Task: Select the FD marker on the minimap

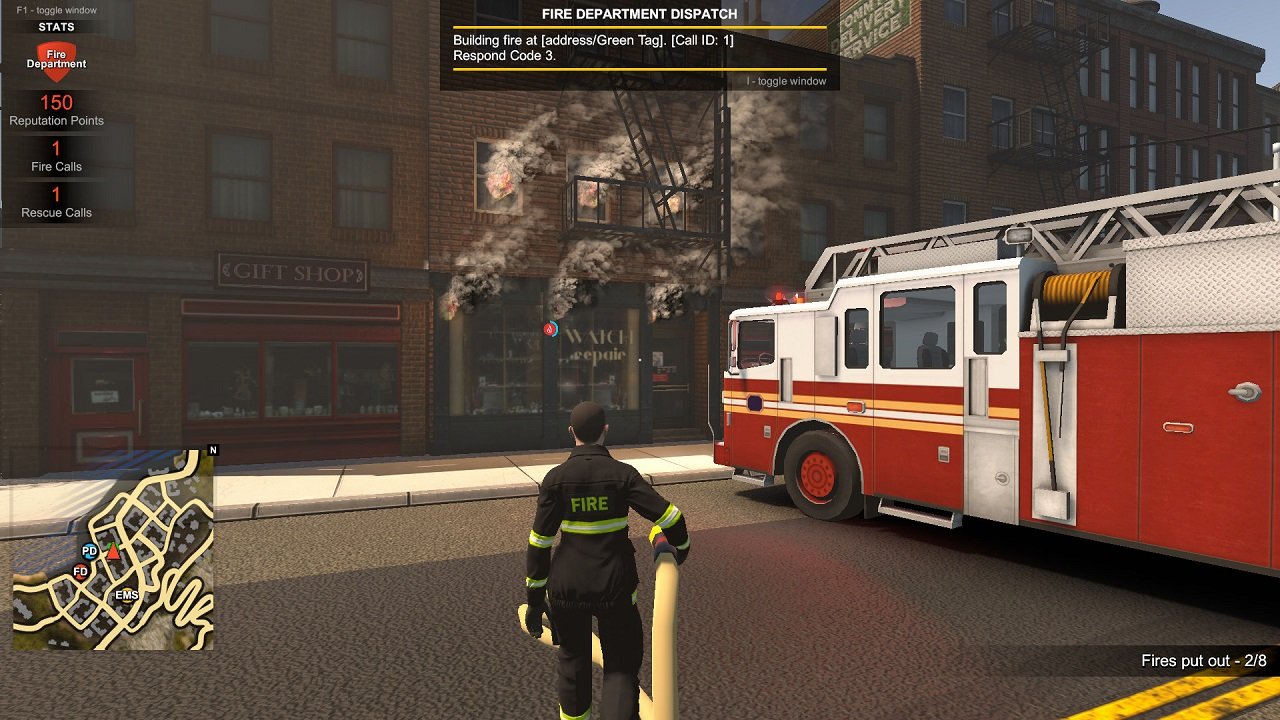Action: 78,572
